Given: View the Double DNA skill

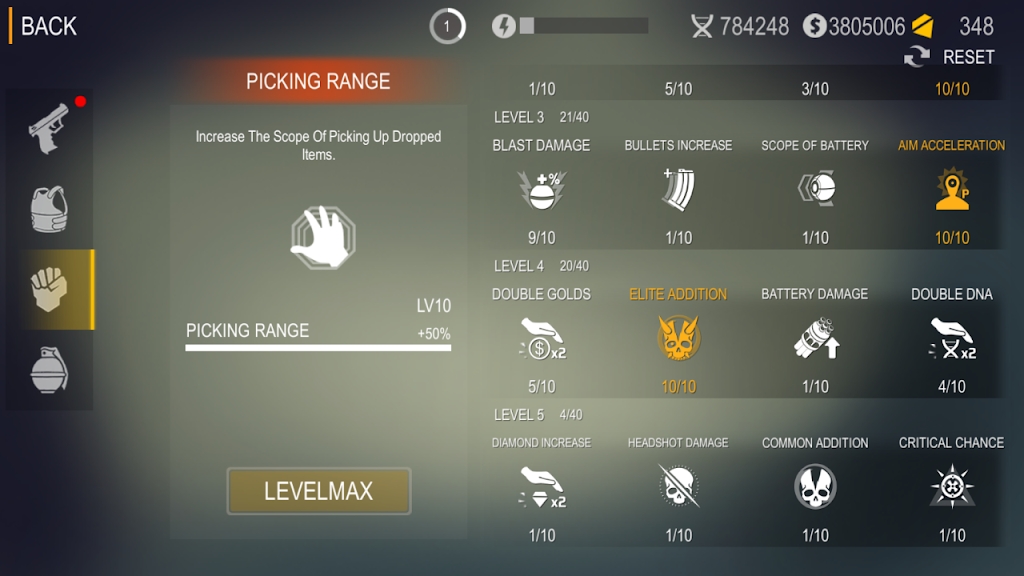Looking at the screenshot, I should point(952,338).
